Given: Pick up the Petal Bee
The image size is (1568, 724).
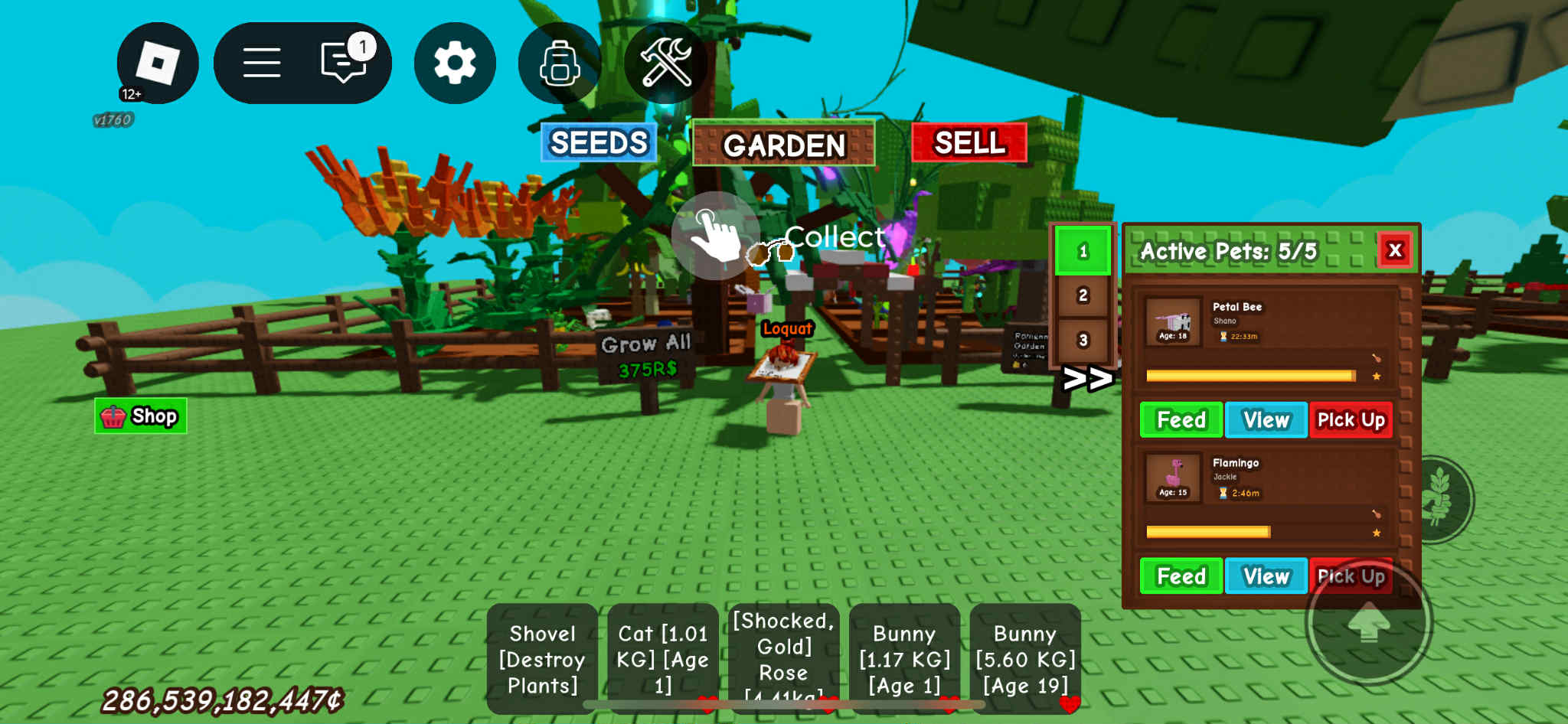Looking at the screenshot, I should coord(1351,420).
